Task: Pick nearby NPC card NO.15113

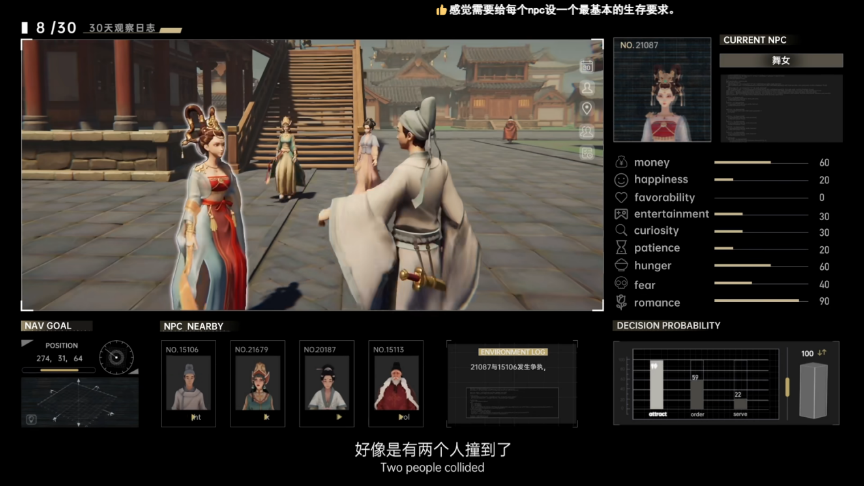Action: (x=395, y=383)
